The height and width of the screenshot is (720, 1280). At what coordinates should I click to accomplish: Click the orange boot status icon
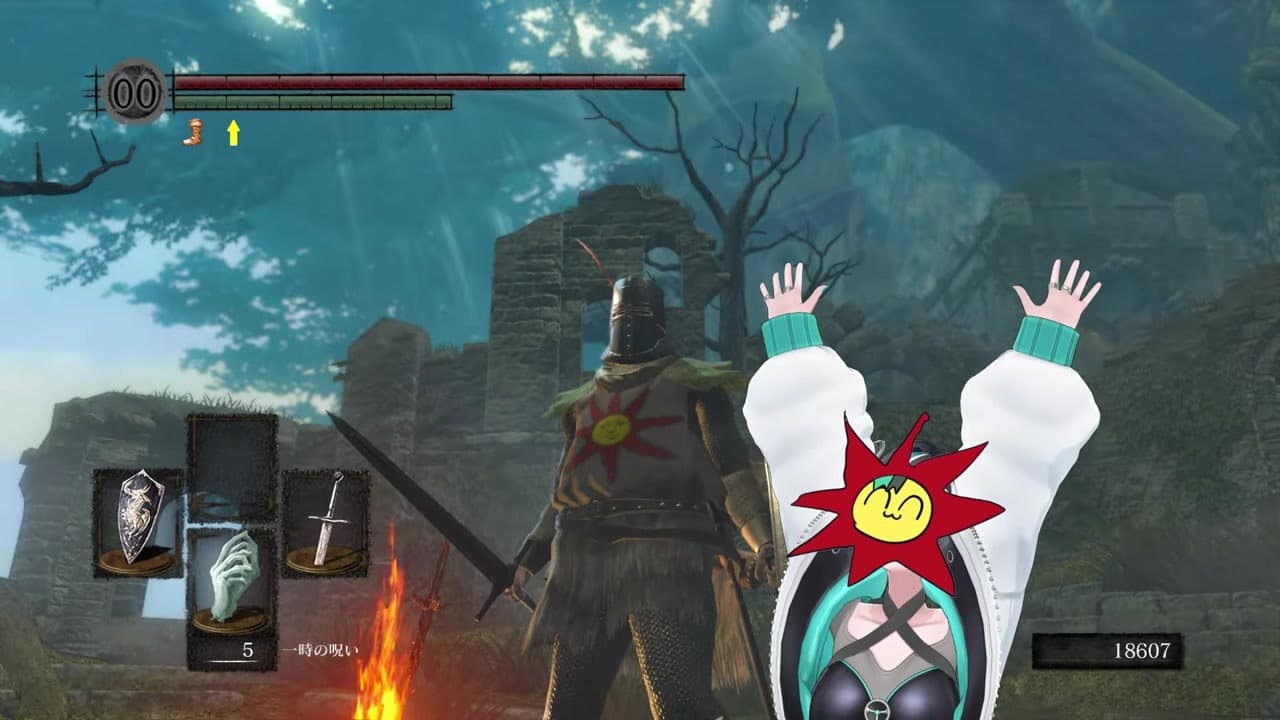(x=192, y=132)
